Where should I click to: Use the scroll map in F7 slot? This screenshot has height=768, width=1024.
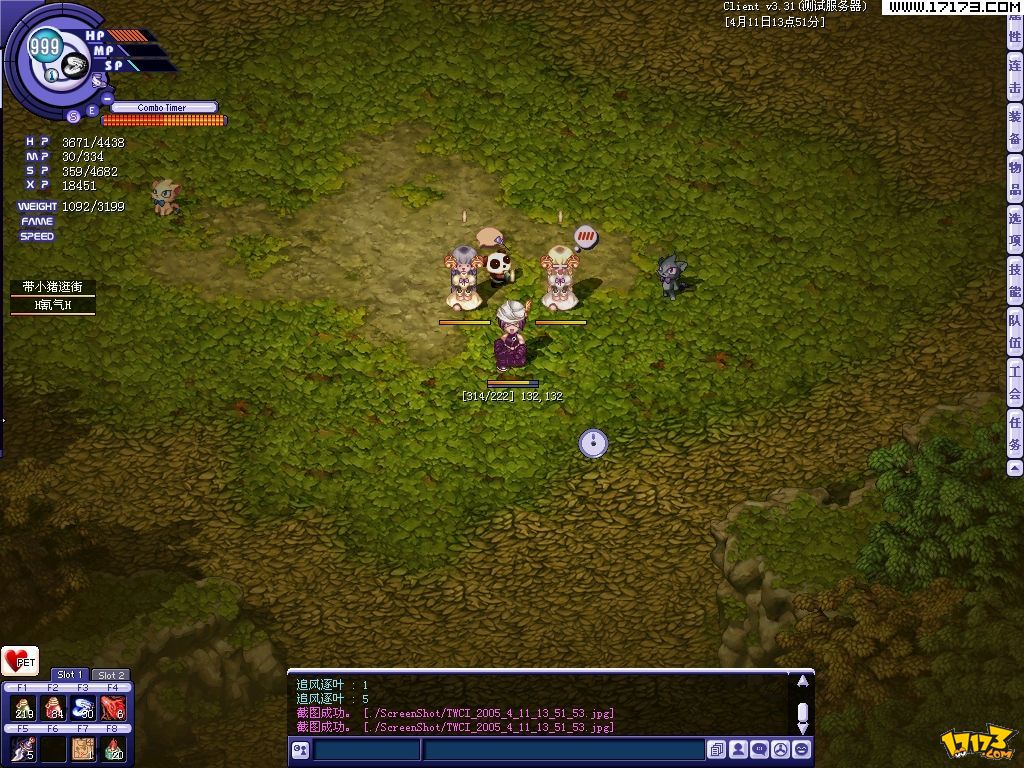tap(83, 748)
